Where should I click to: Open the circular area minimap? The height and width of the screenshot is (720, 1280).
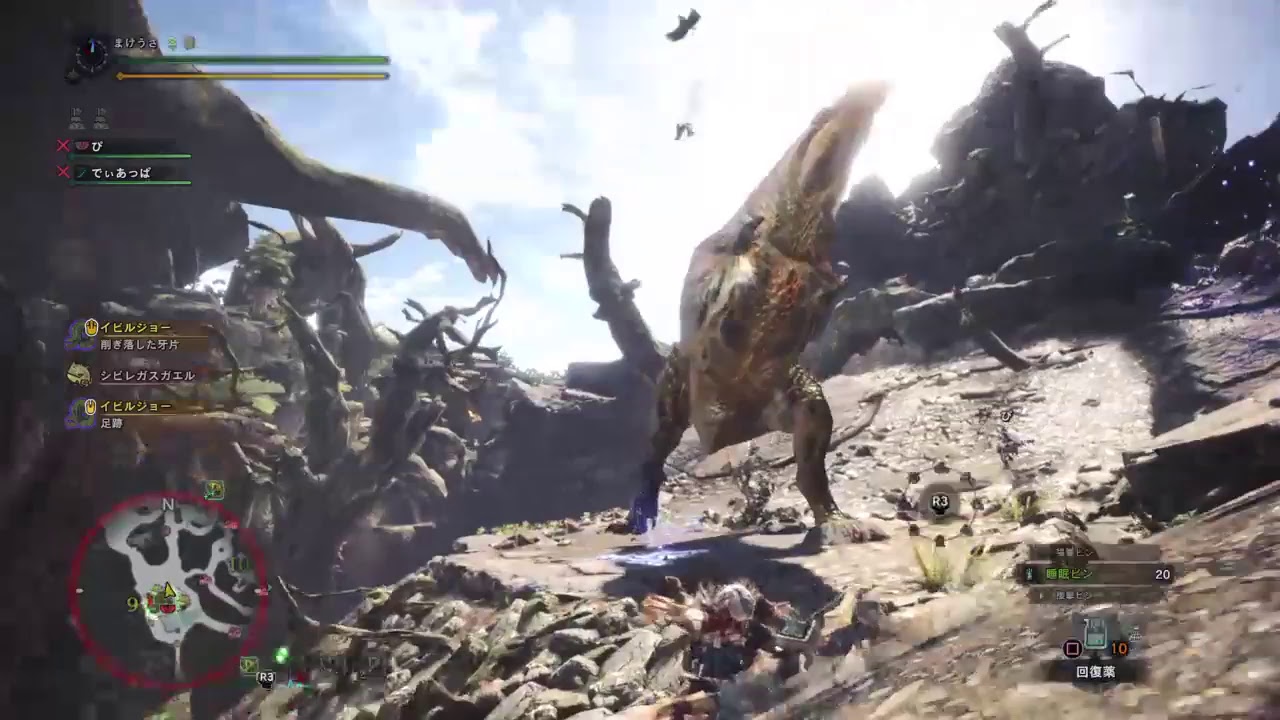click(x=170, y=588)
